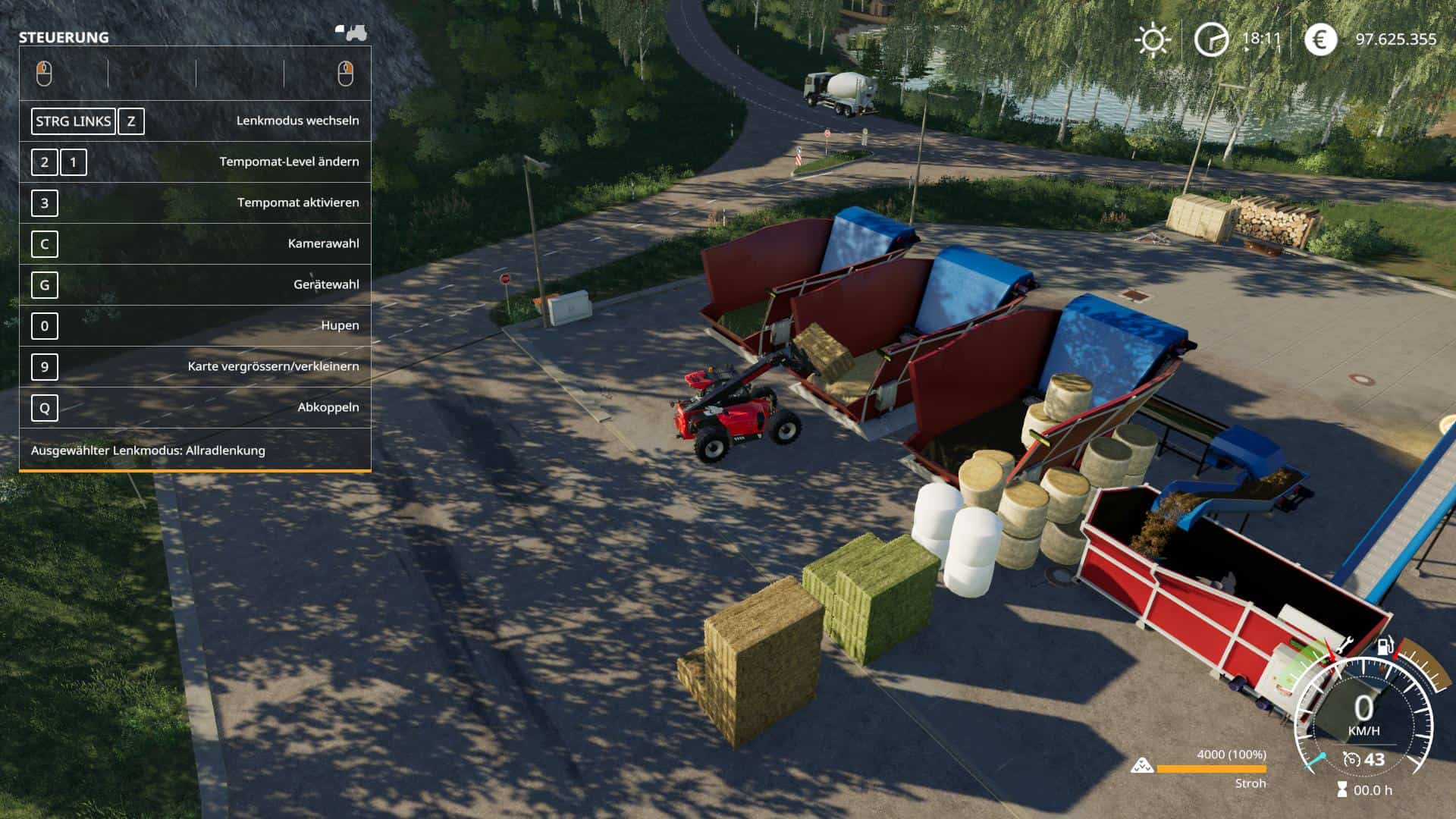Select the STEUERUNG panel header
This screenshot has width=1456, height=819.
tap(64, 36)
